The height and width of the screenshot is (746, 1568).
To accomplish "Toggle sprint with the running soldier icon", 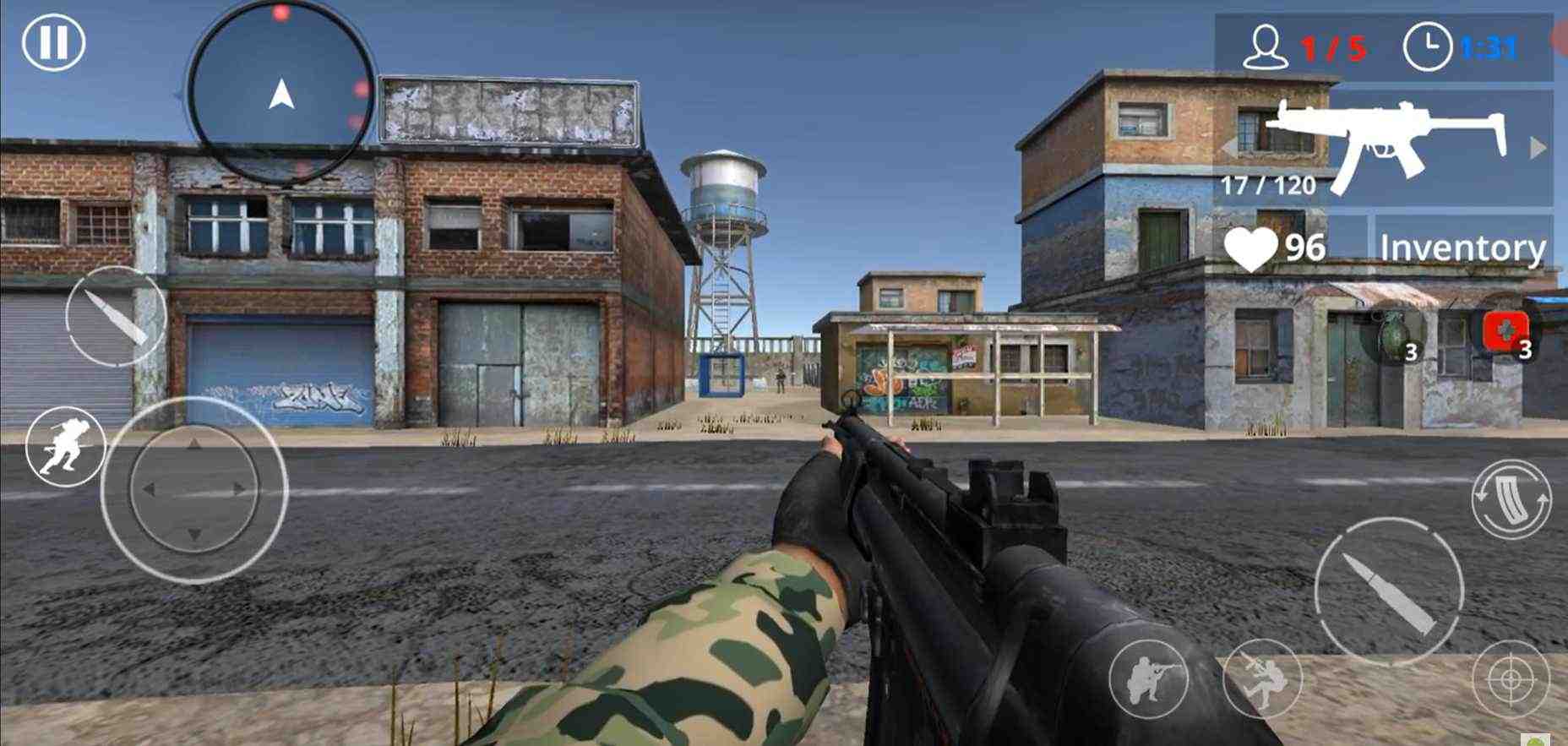I will (x=65, y=445).
